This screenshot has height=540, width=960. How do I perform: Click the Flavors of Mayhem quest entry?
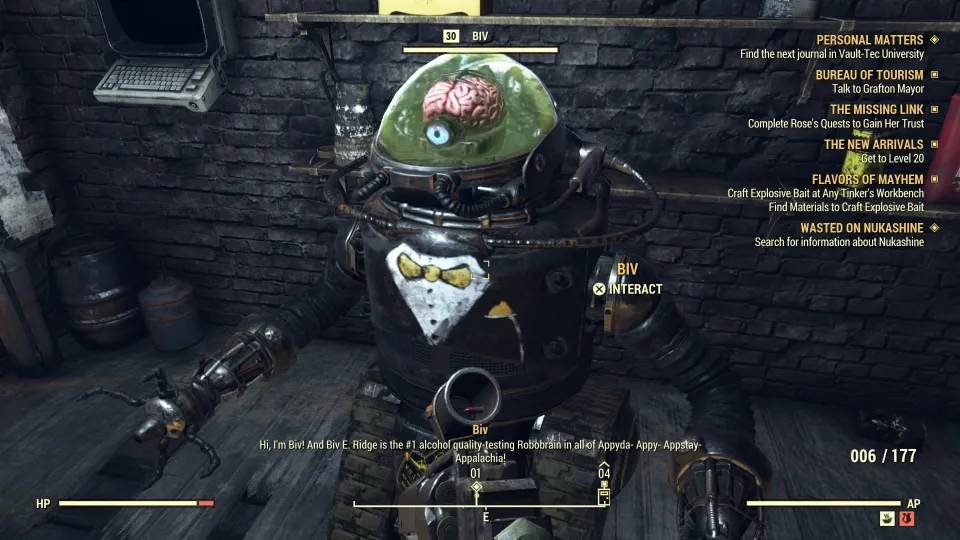coord(867,180)
